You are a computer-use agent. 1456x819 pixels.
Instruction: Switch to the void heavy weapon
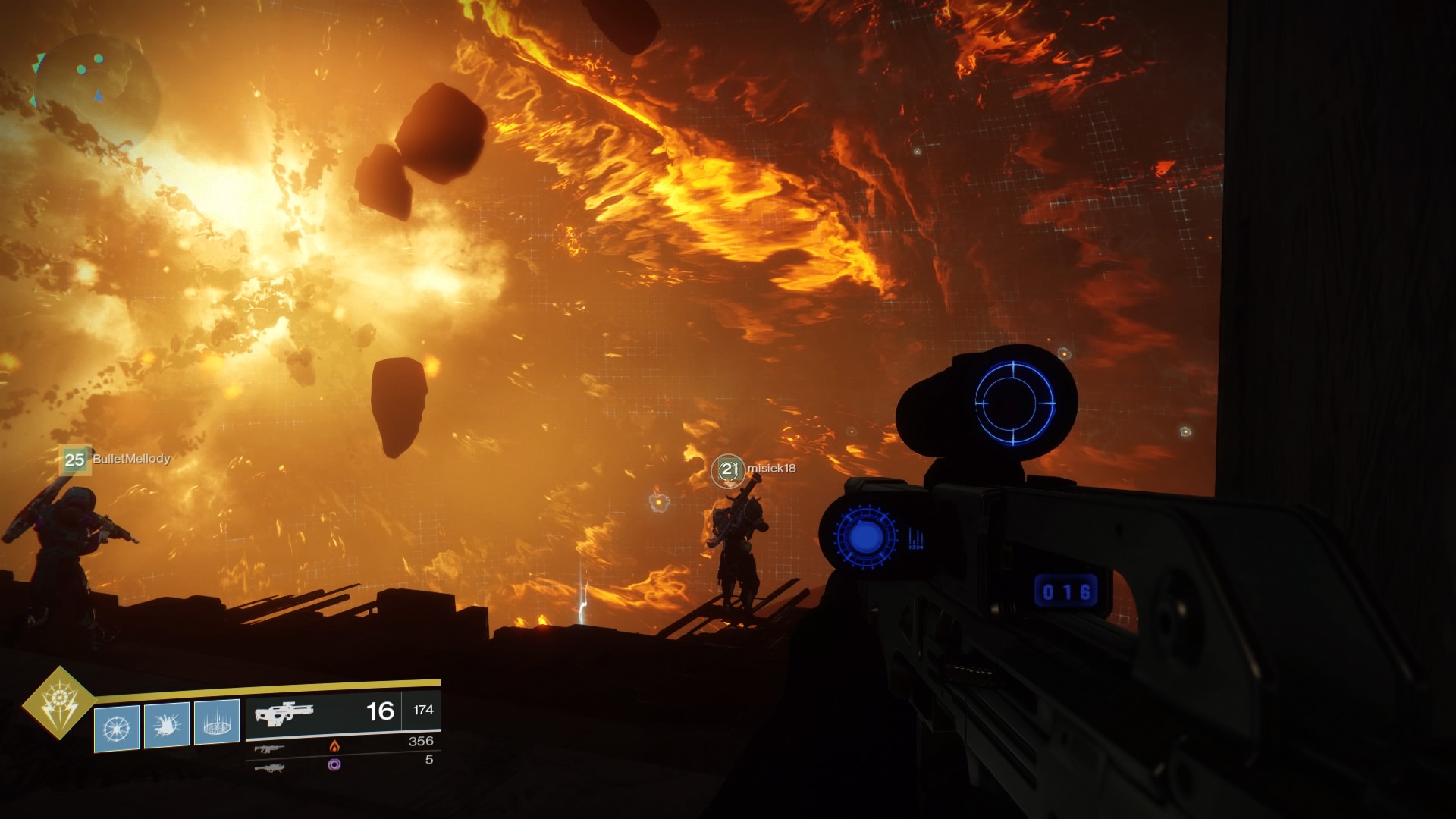click(269, 767)
